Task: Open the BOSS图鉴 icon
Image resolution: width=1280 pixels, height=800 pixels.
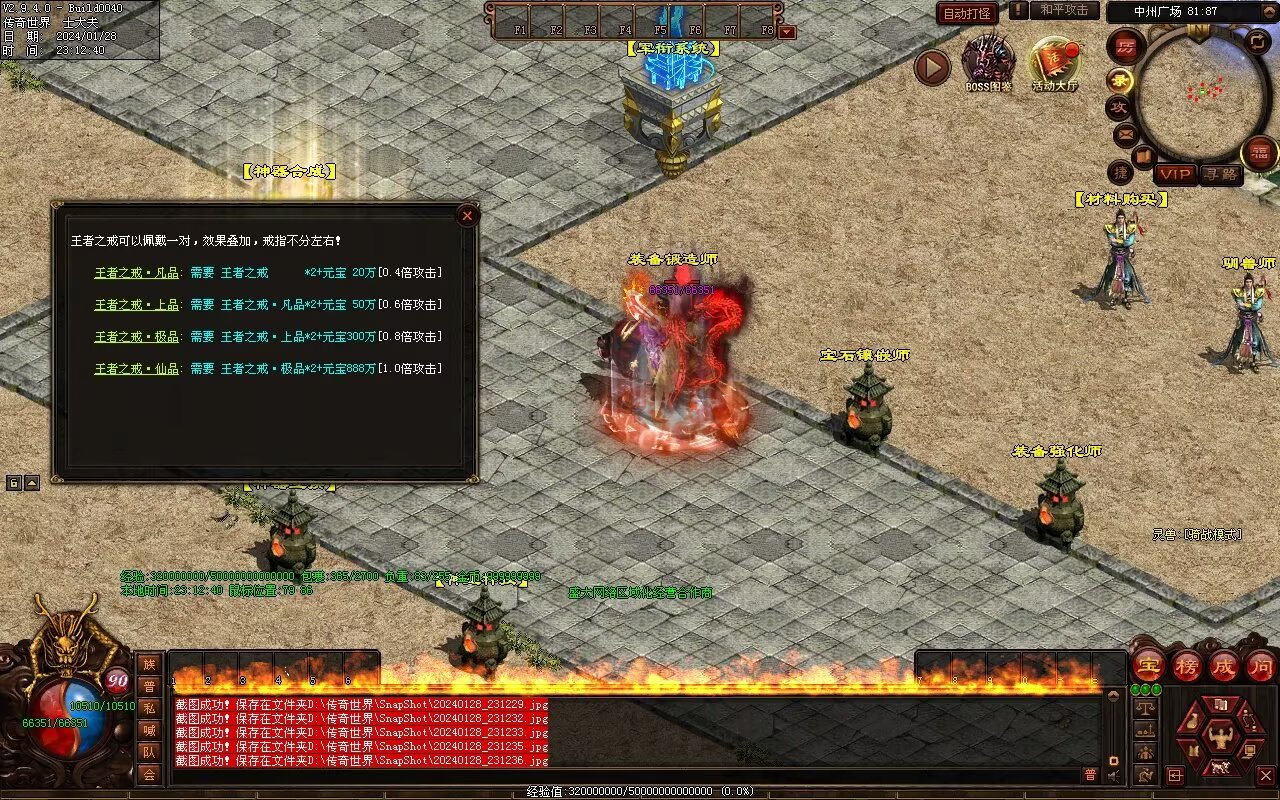Action: tap(988, 63)
